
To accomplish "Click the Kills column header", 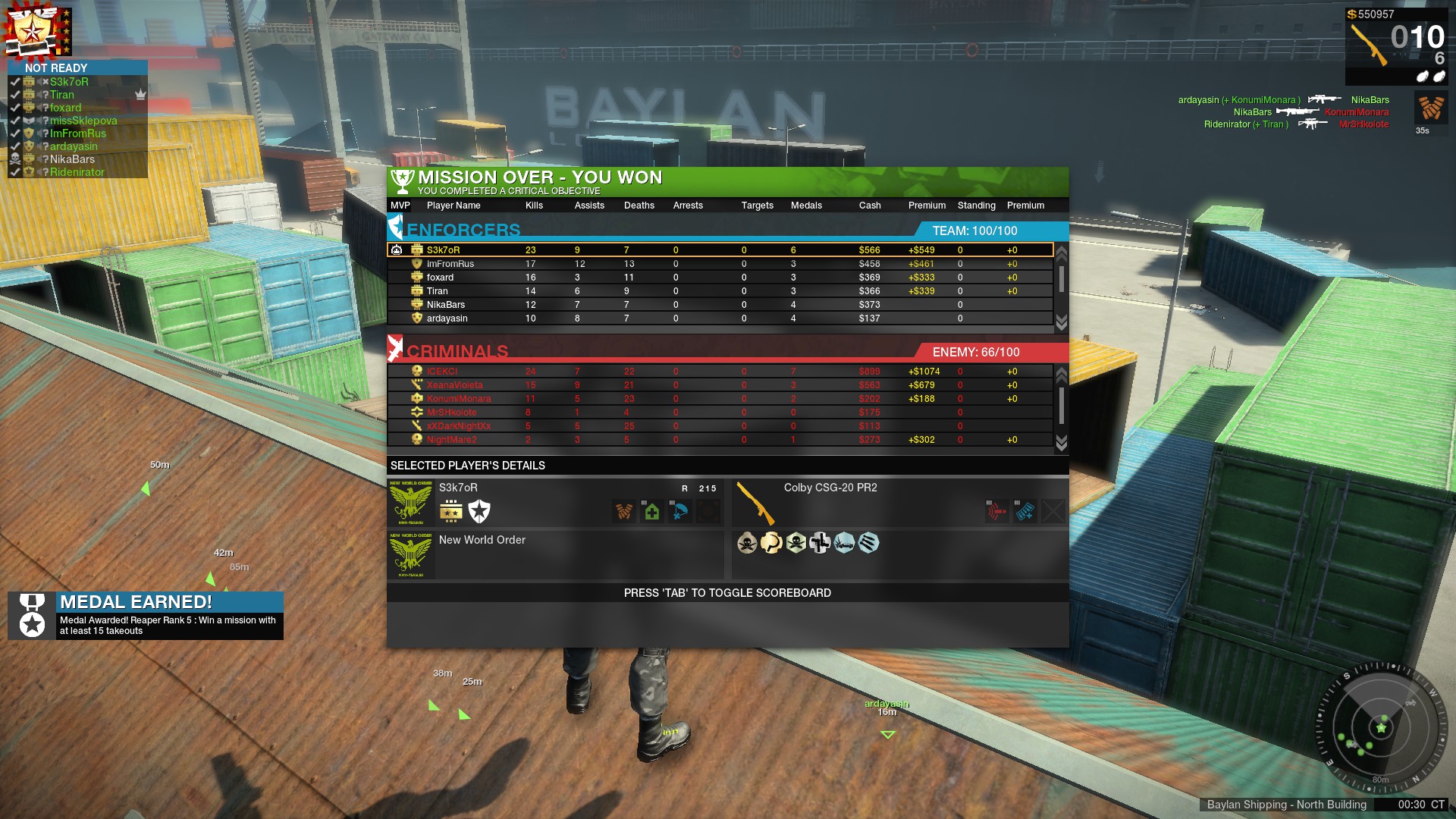I will [534, 206].
